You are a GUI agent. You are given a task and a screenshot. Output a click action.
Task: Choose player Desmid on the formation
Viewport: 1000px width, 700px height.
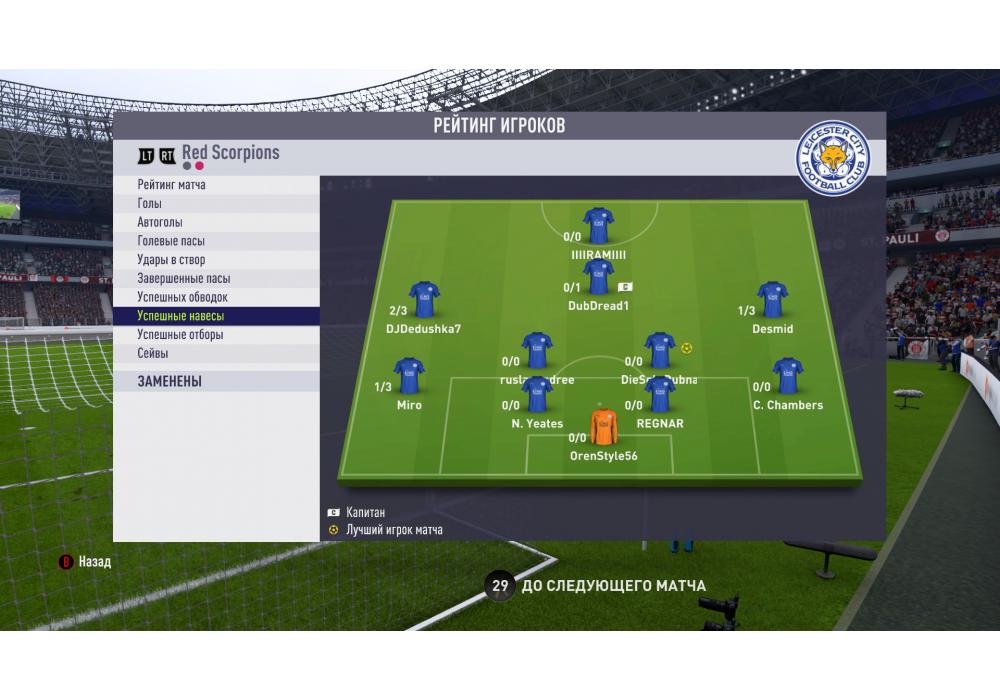pyautogui.click(x=772, y=300)
